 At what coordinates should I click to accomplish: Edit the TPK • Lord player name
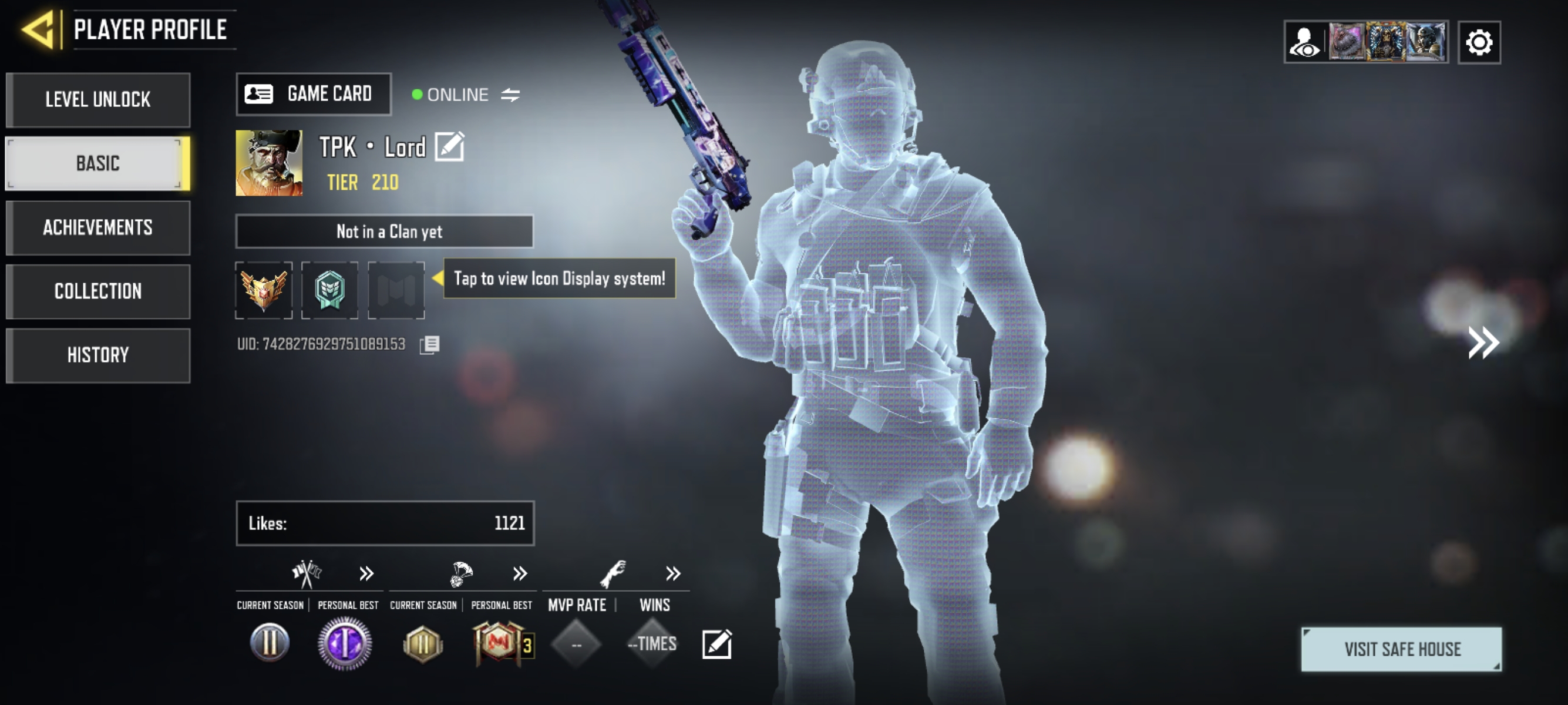[x=449, y=147]
